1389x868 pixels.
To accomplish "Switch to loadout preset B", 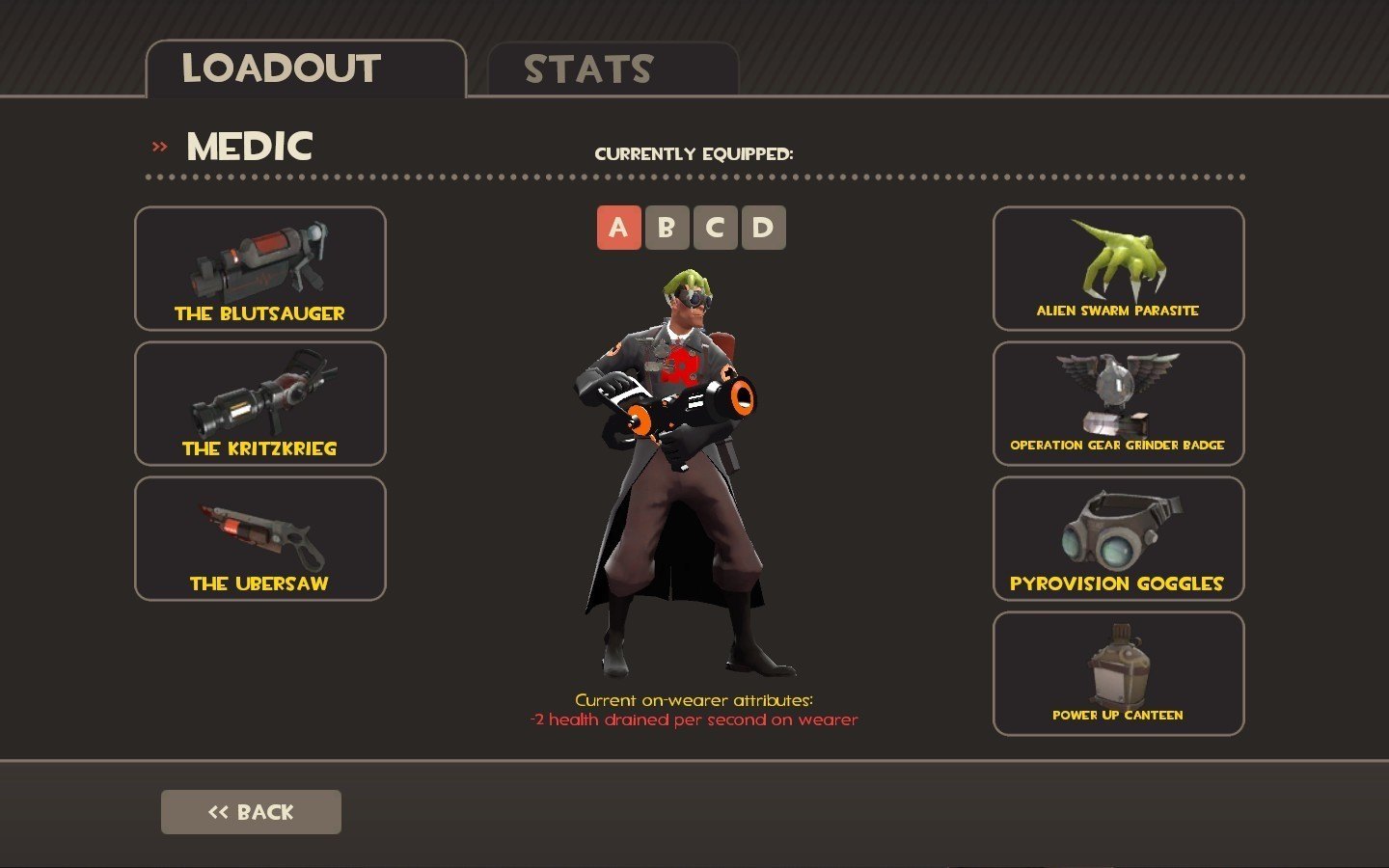I will click(667, 228).
